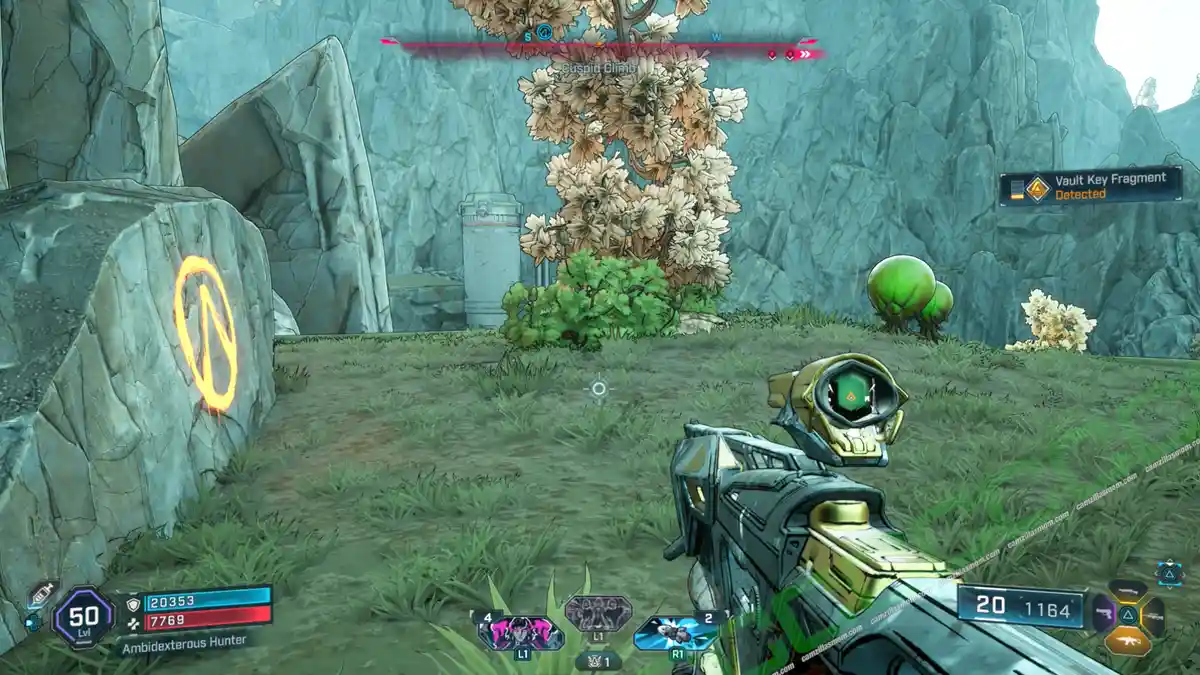Pick the right-side weapon slot in the wheel
1200x675 pixels.
click(1153, 615)
